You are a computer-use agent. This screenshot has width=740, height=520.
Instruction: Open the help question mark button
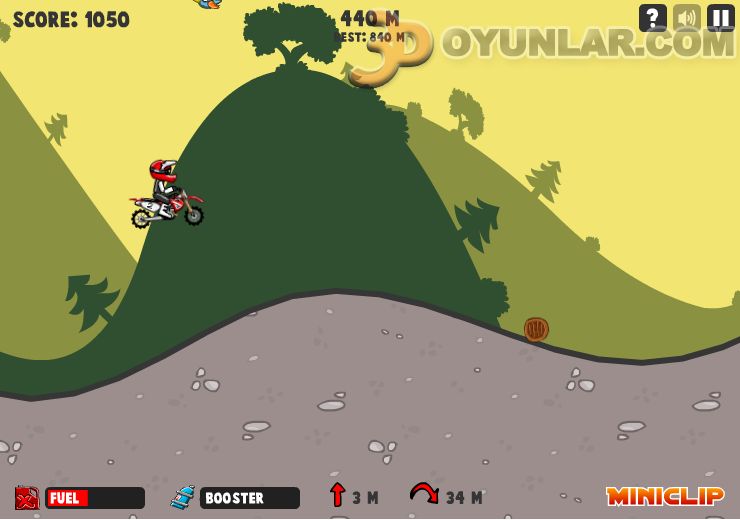click(653, 18)
